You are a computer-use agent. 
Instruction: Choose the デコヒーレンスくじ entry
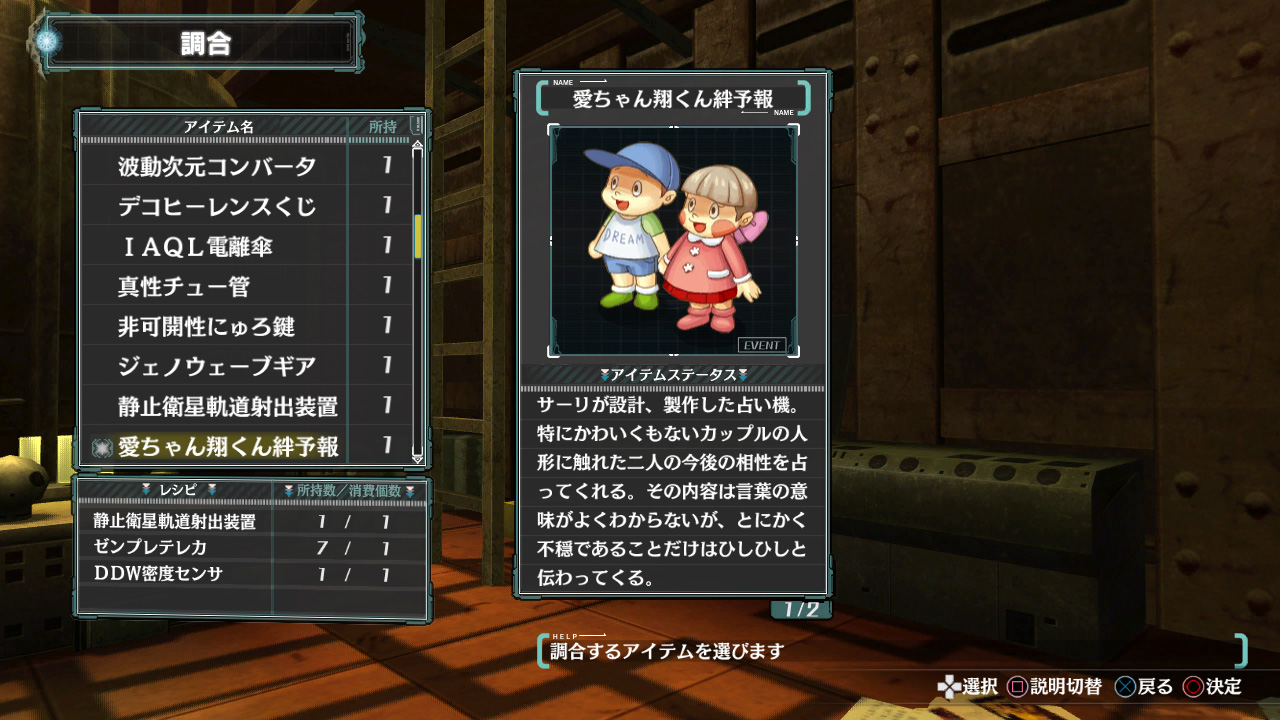(217, 207)
